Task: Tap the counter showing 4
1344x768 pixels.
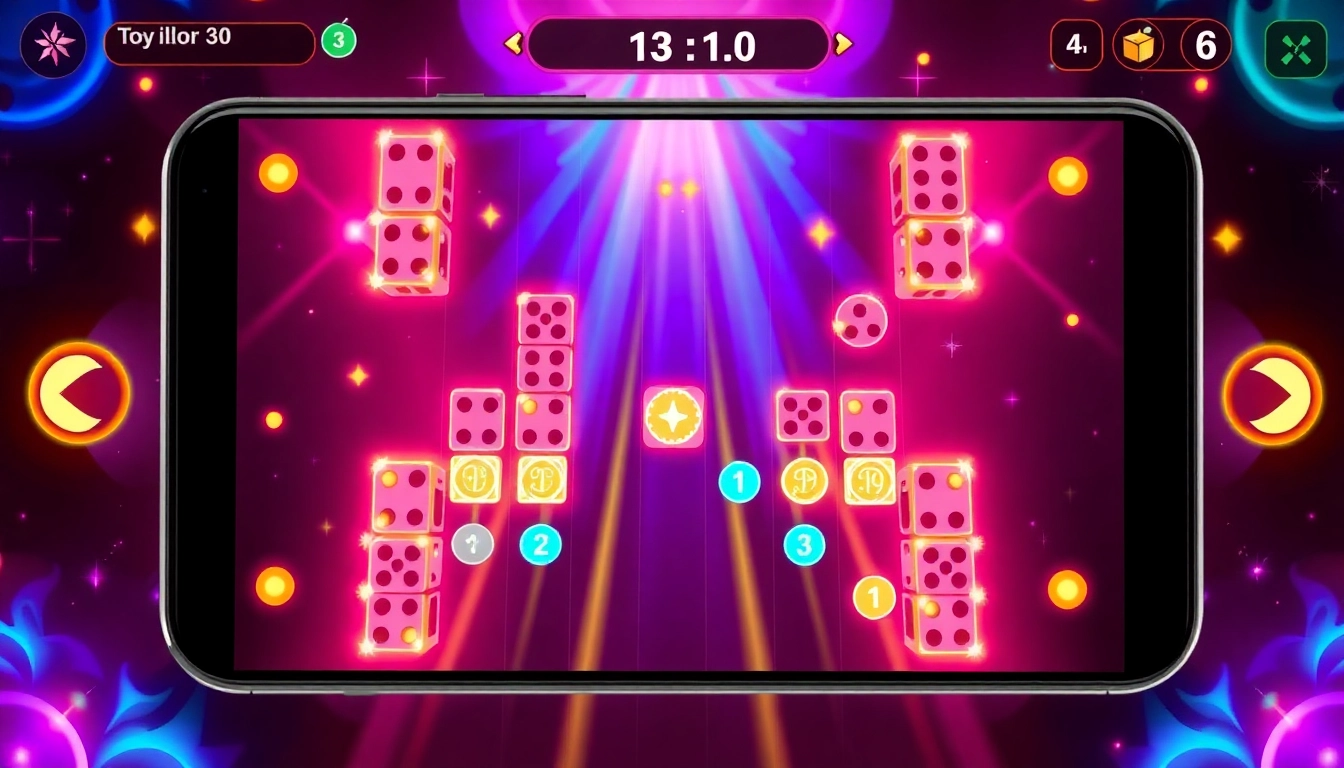Action: [1077, 44]
